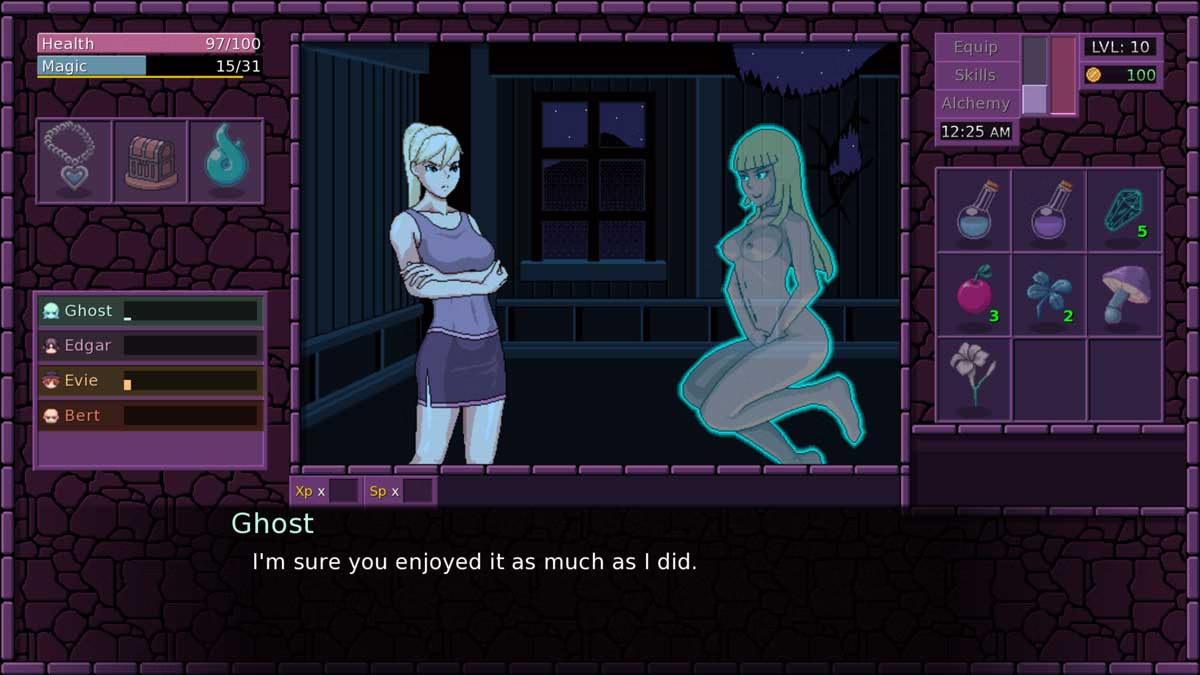Screen dimensions: 1200x675
Task: Pick Bert from the character list
Action: point(150,416)
